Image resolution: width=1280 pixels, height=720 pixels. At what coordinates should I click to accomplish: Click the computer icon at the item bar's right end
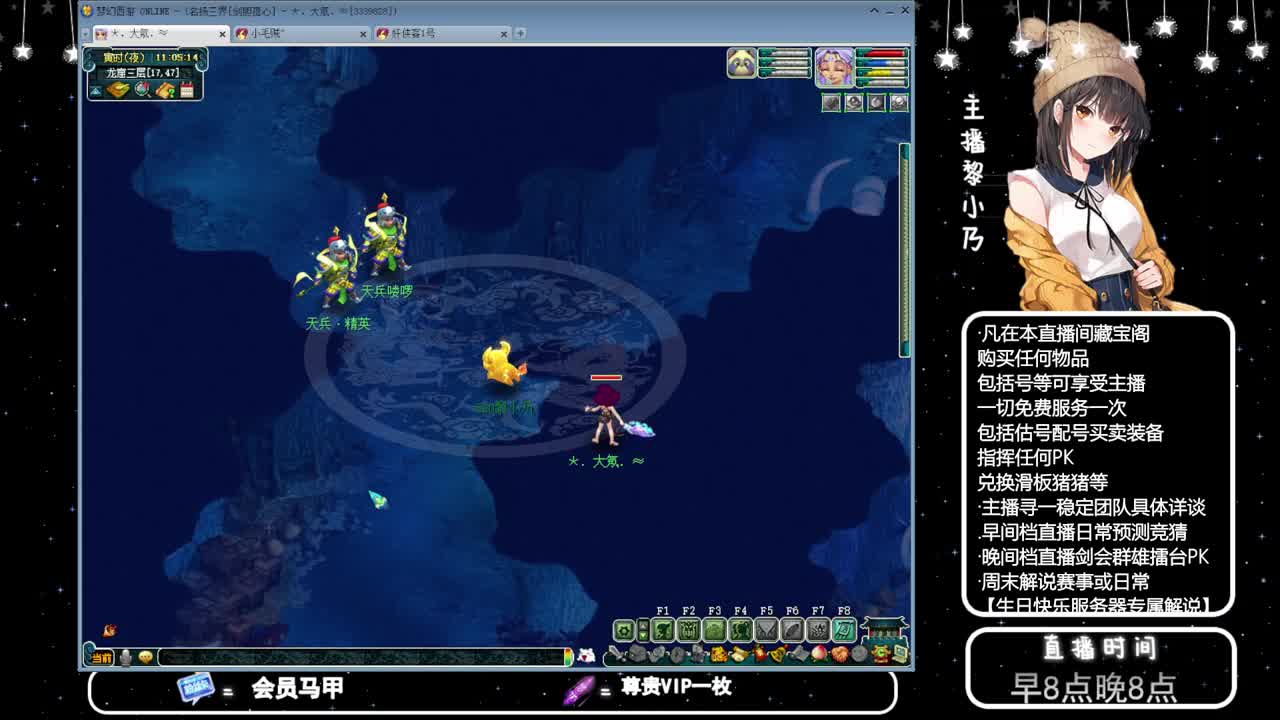[899, 653]
